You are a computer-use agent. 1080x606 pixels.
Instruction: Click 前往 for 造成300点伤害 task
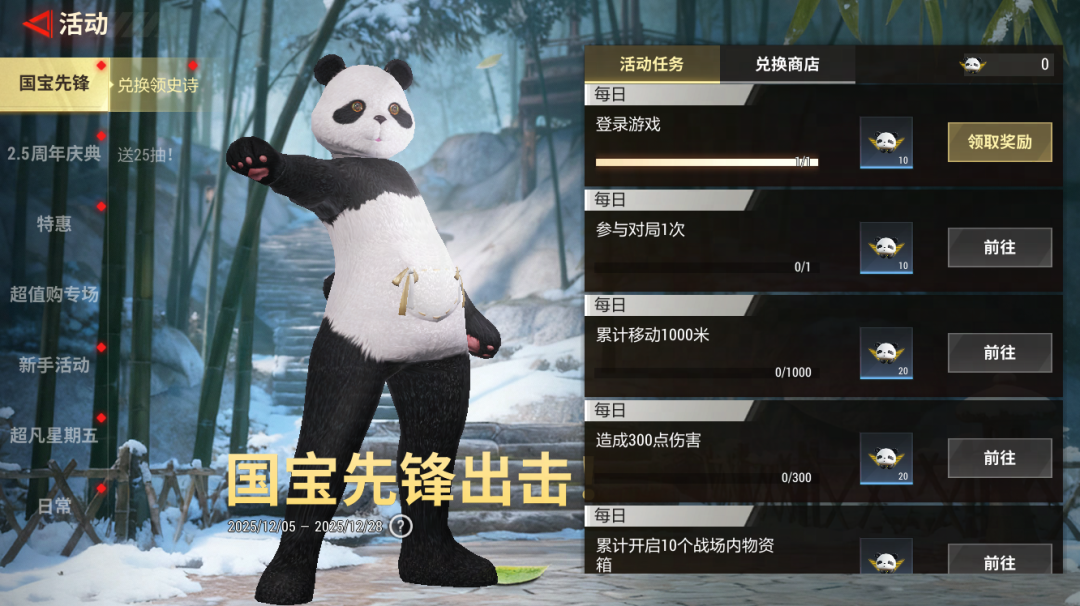point(999,457)
